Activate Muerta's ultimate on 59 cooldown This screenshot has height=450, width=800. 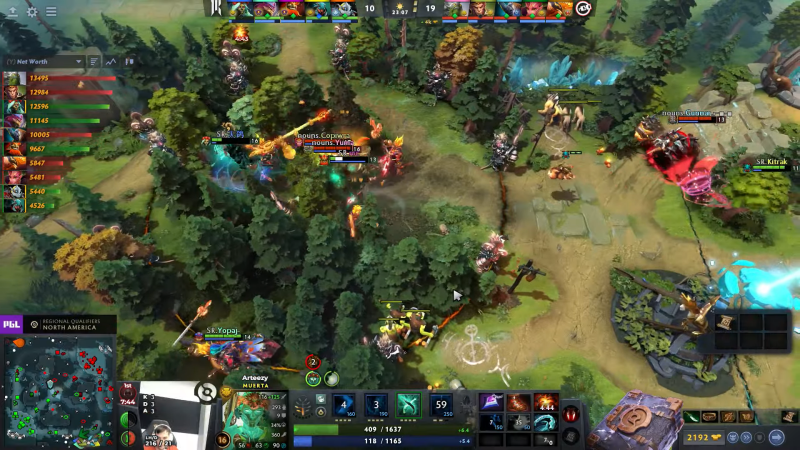click(441, 407)
